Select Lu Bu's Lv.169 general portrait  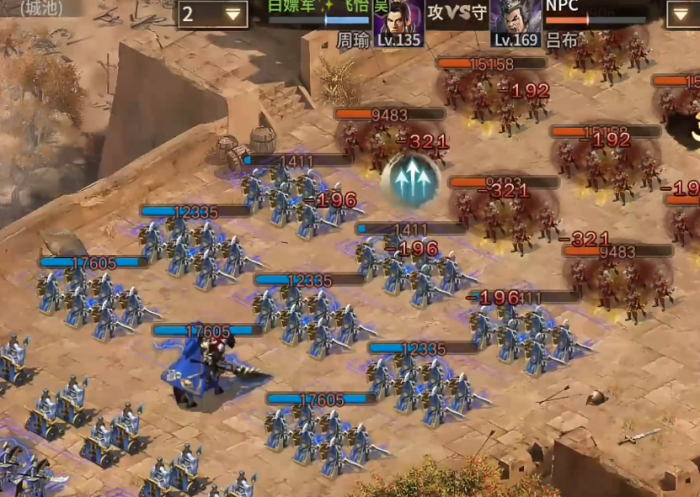516,22
